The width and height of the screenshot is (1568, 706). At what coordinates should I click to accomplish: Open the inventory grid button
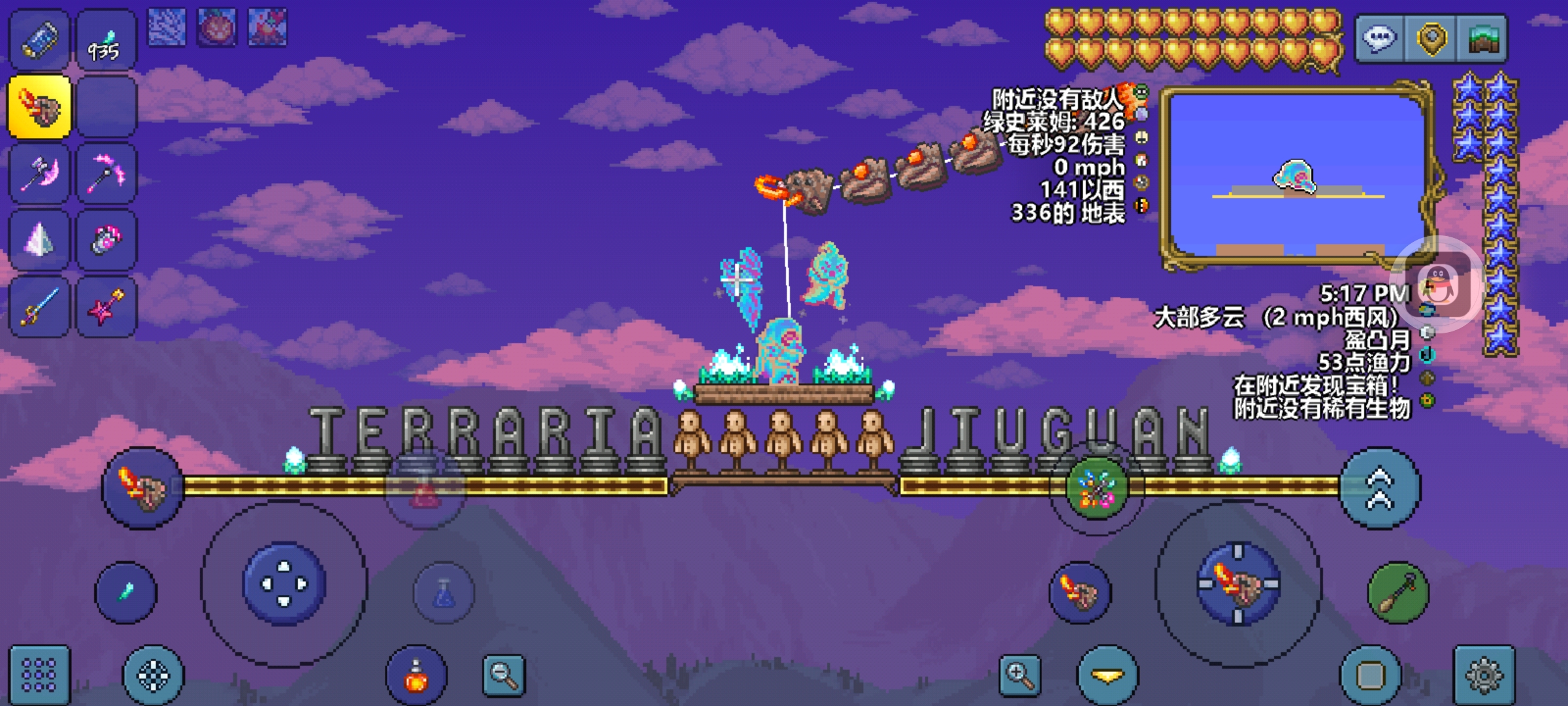[x=39, y=675]
